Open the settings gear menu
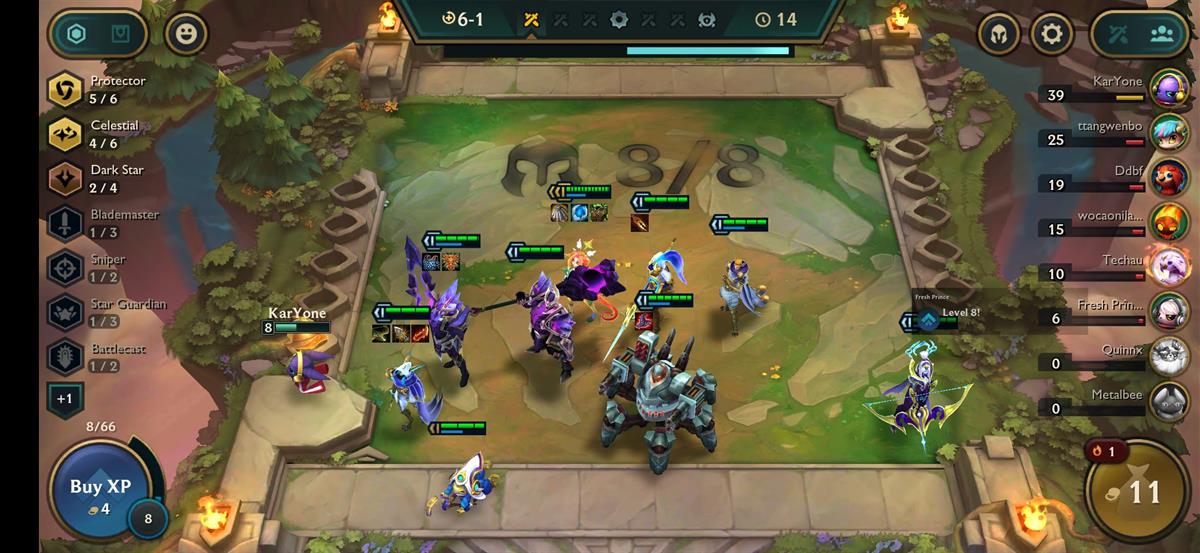The width and height of the screenshot is (1200, 553). 1050,35
